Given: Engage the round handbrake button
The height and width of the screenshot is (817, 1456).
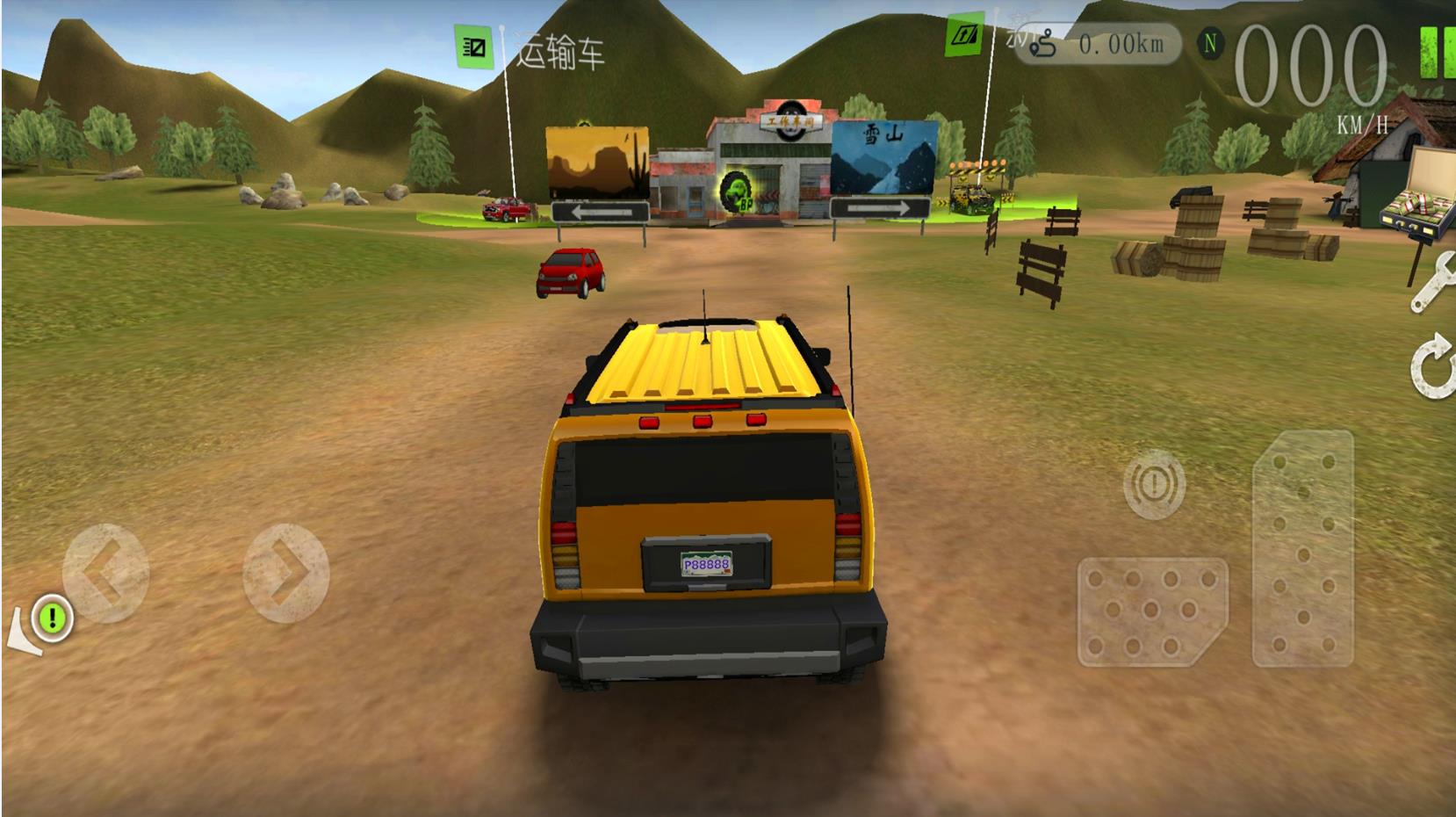Looking at the screenshot, I should pyautogui.click(x=1154, y=483).
